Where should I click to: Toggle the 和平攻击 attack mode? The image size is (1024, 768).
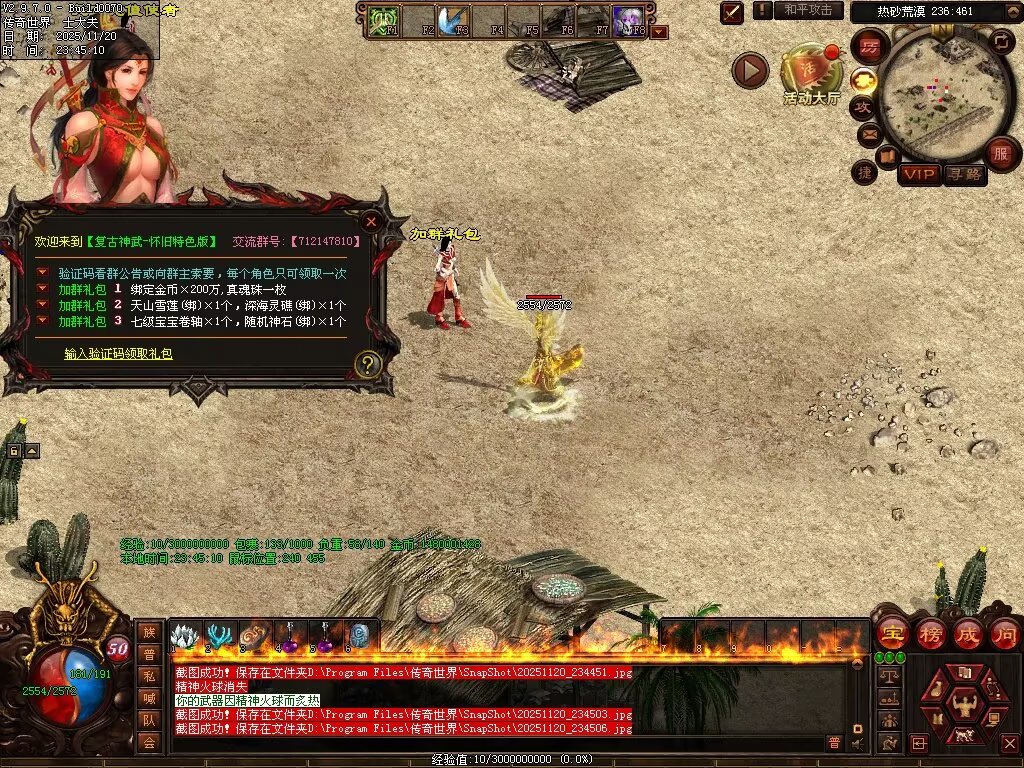coord(808,10)
